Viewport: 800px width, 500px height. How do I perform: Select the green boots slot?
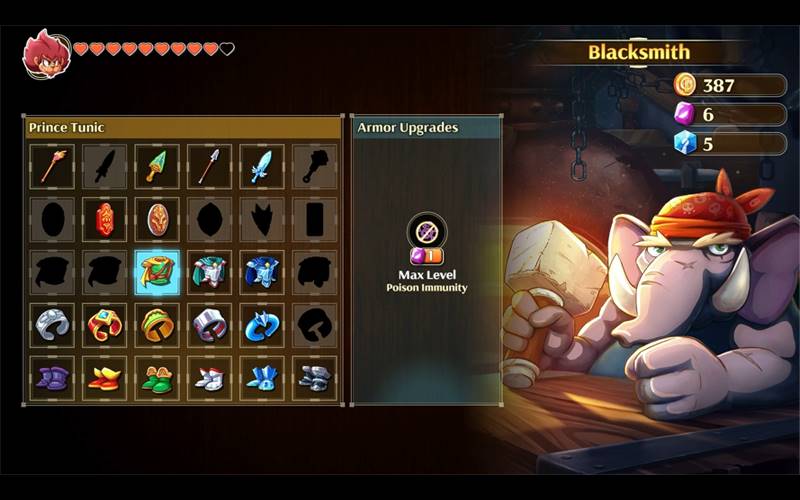click(x=157, y=378)
